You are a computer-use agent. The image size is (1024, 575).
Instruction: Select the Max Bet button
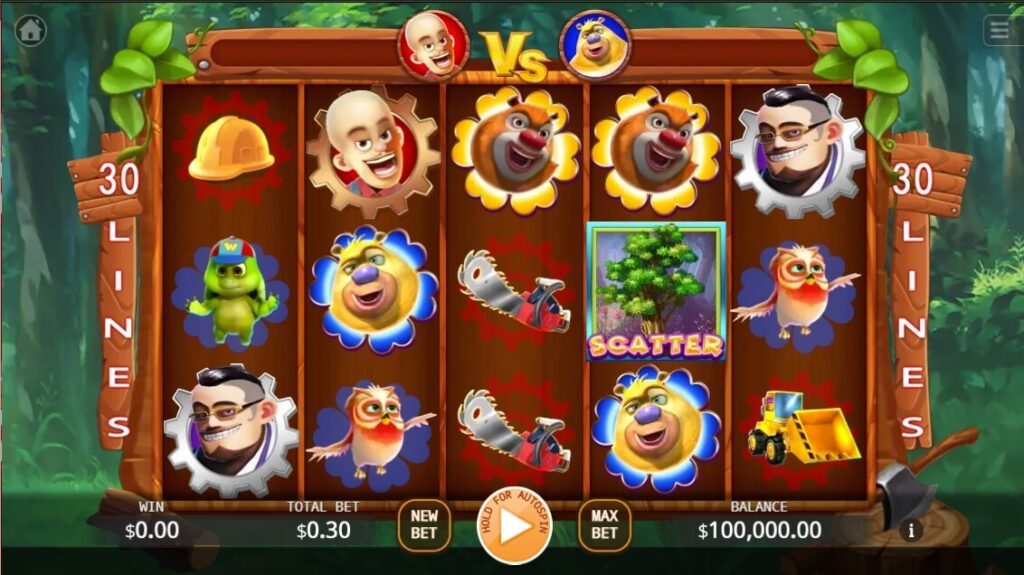click(604, 525)
